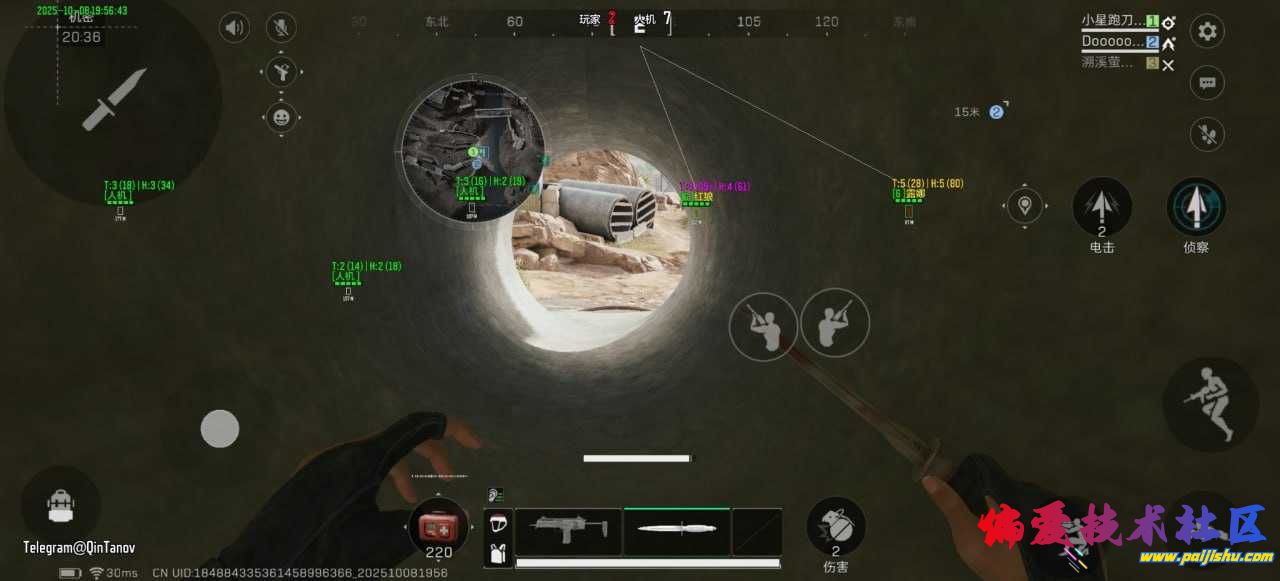Select the submachine gun weapon slot

[x=568, y=530]
